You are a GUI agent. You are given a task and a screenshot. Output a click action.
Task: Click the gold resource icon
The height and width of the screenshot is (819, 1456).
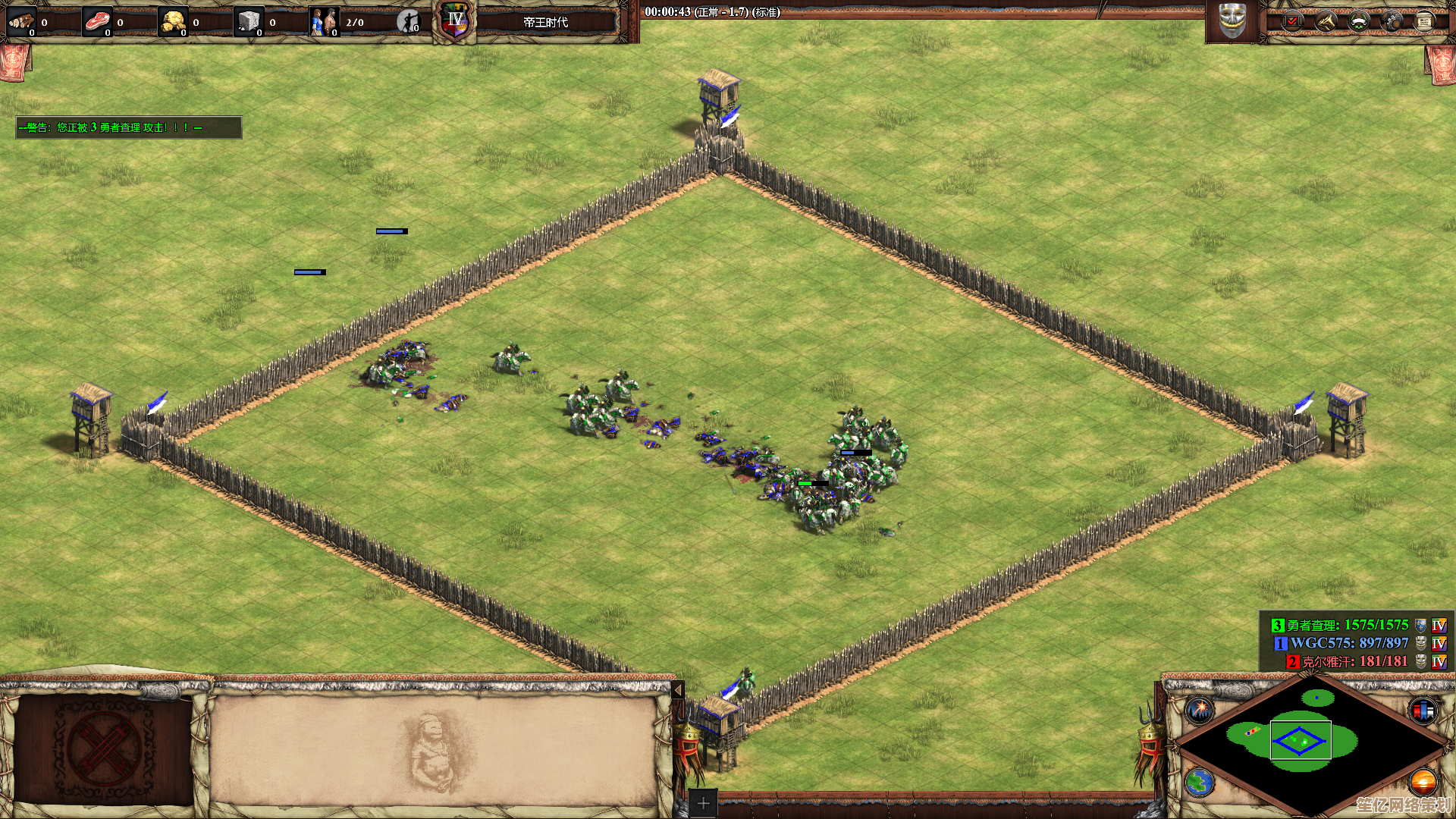pyautogui.click(x=174, y=22)
